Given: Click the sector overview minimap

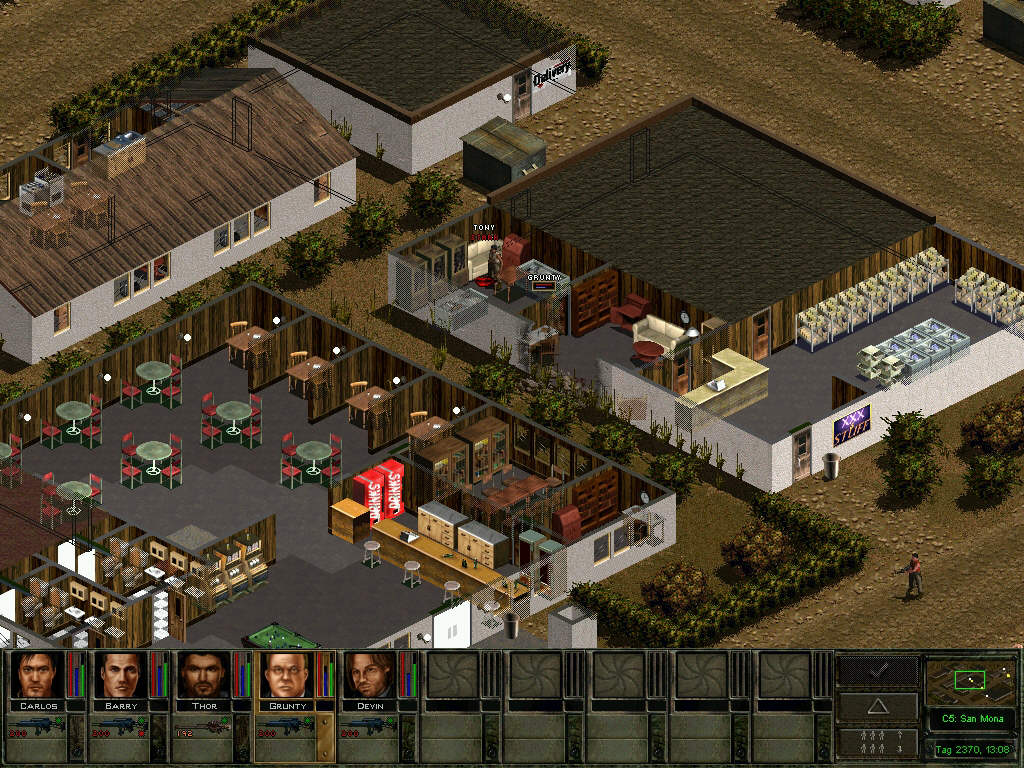Looking at the screenshot, I should coord(969,681).
